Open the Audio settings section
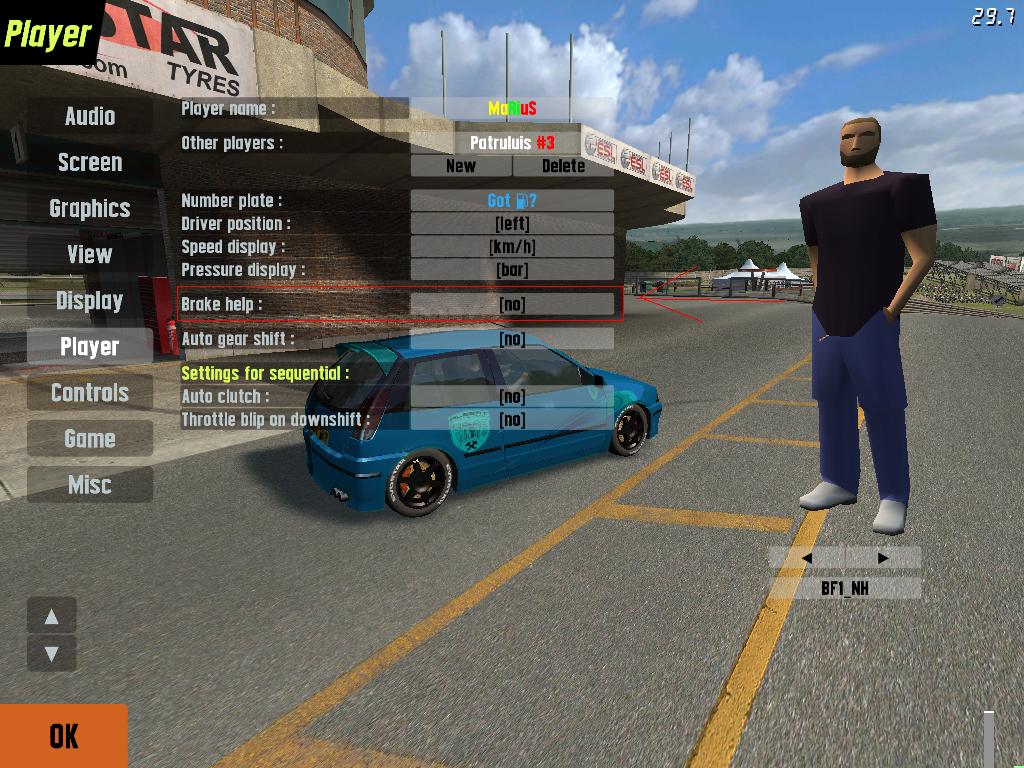This screenshot has width=1024, height=768. [90, 116]
